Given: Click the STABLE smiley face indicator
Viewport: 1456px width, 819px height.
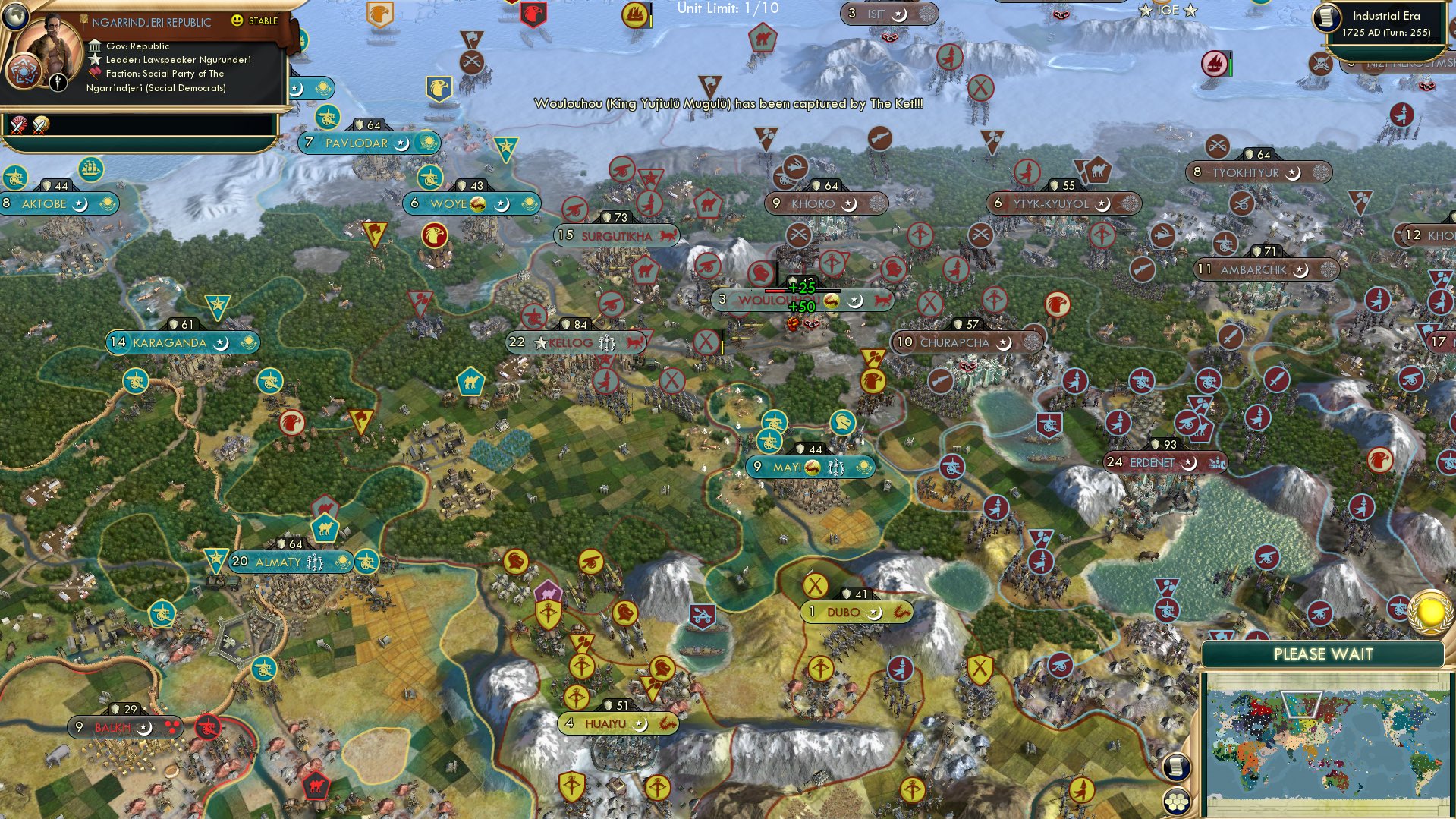Looking at the screenshot, I should (237, 20).
